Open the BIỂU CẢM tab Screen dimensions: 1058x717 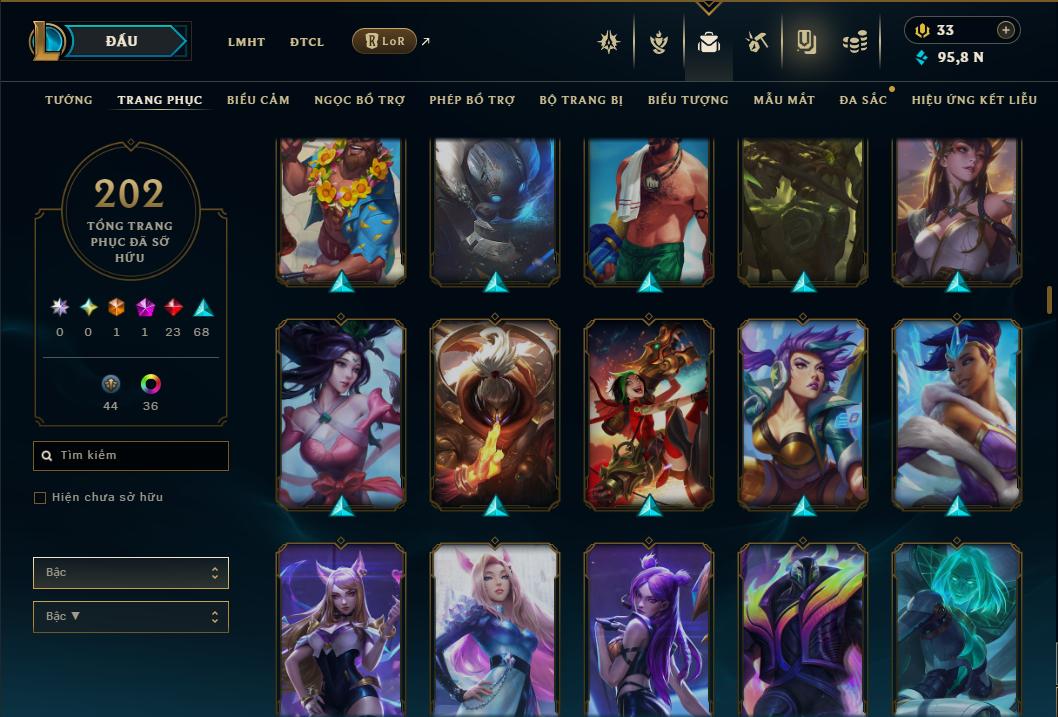click(258, 100)
